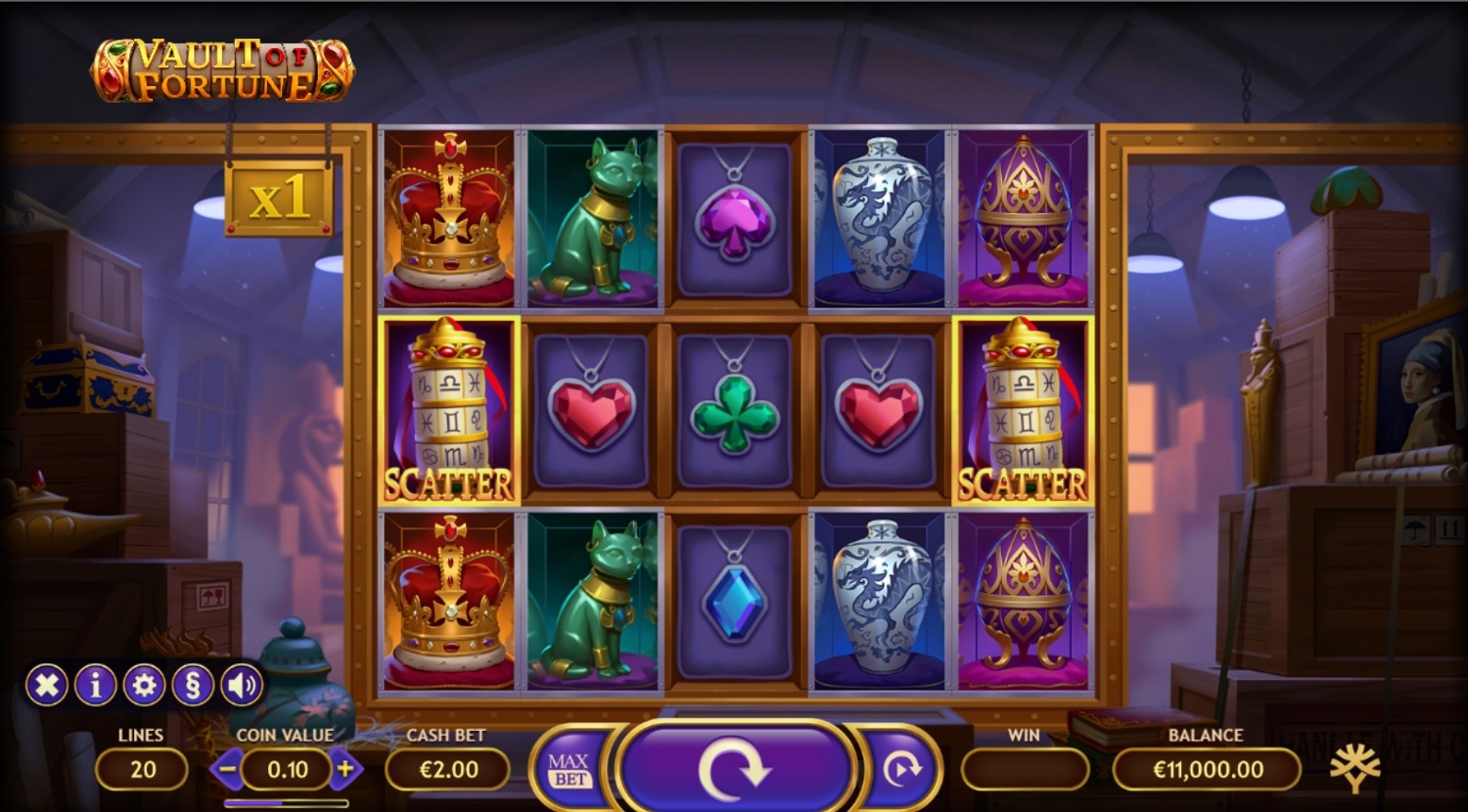1468x812 pixels.
Task: Open the autoplay spin options
Action: tap(901, 770)
